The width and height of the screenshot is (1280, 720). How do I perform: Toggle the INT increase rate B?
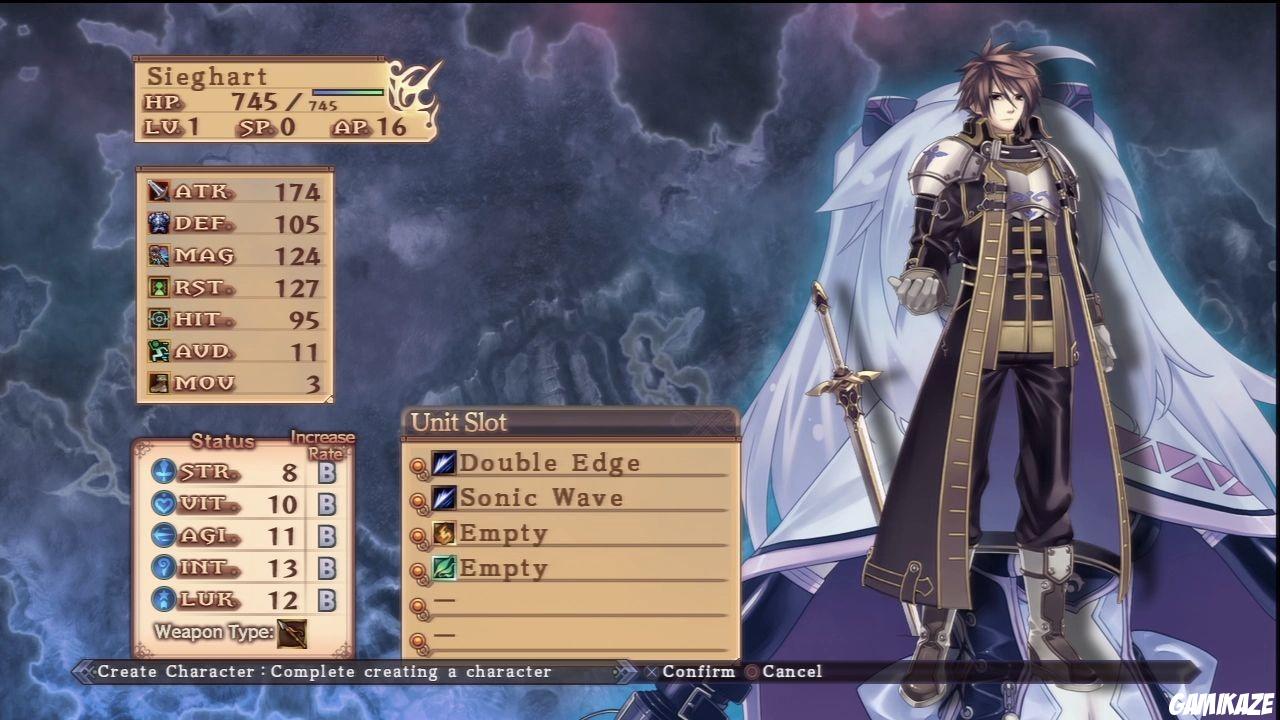[x=326, y=567]
